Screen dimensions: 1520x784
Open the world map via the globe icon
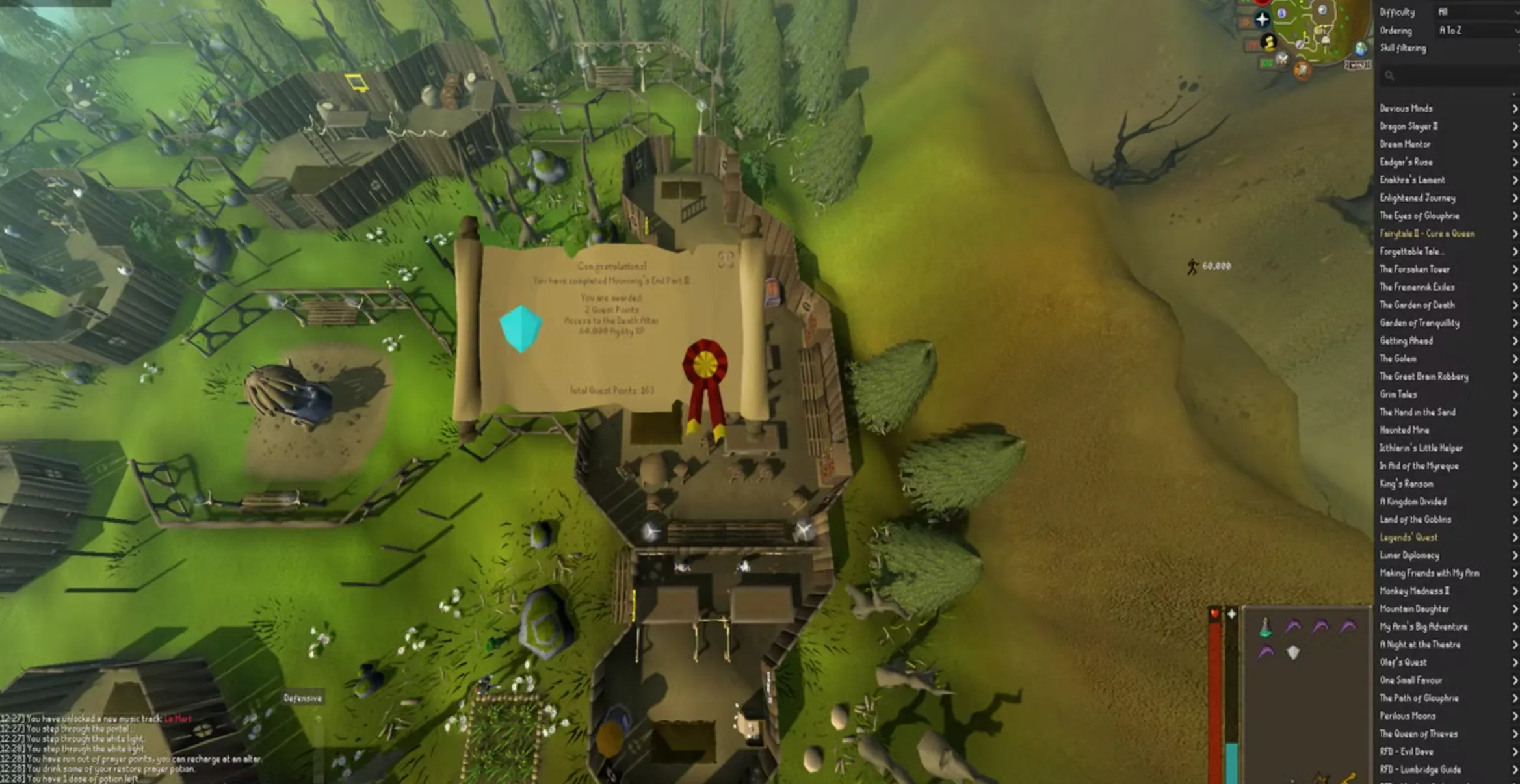(1361, 50)
